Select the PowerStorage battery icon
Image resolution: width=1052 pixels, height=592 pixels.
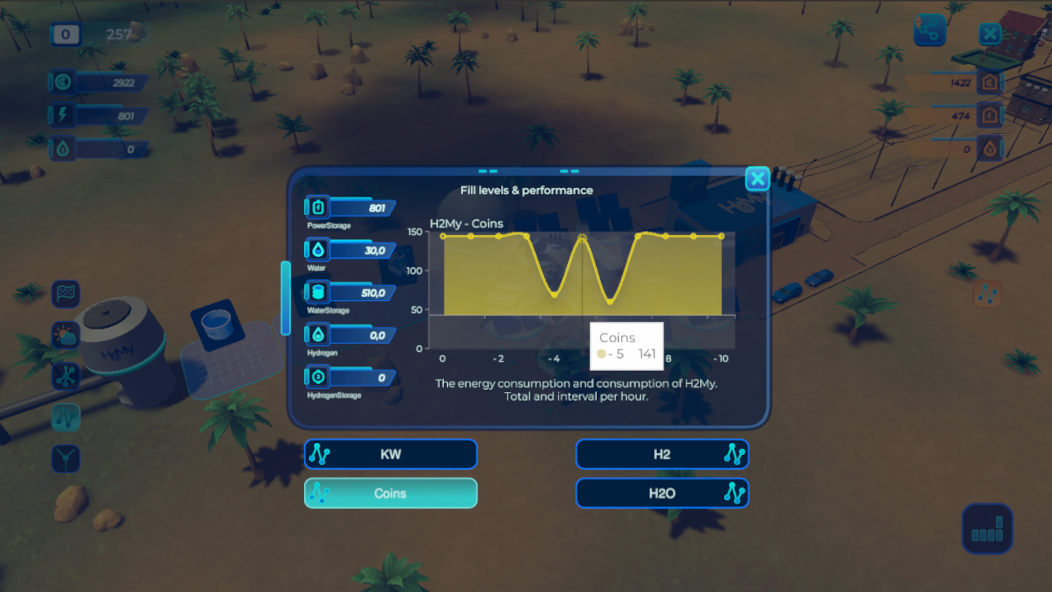point(318,208)
